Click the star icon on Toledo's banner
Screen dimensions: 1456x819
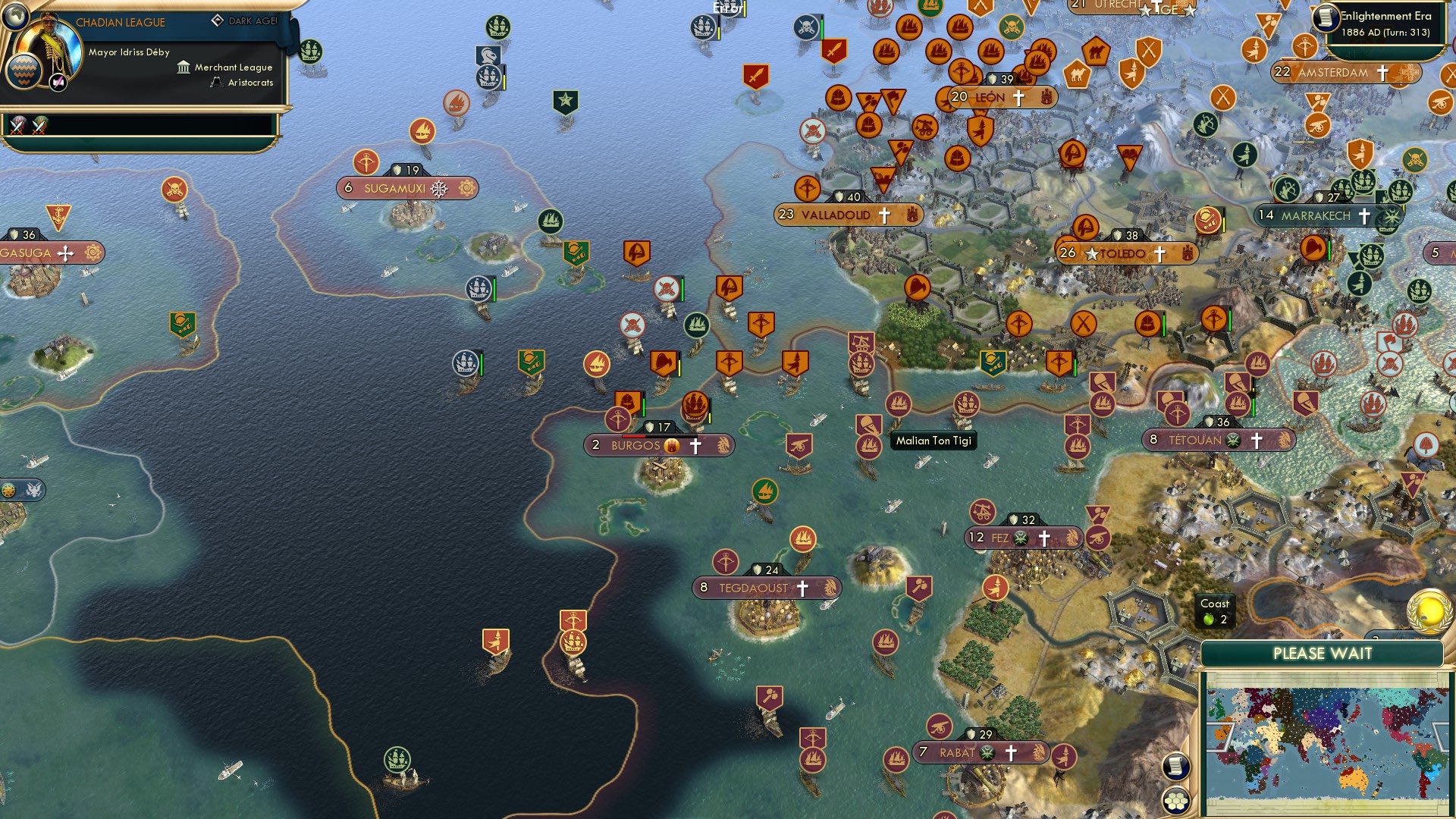pyautogui.click(x=1090, y=255)
